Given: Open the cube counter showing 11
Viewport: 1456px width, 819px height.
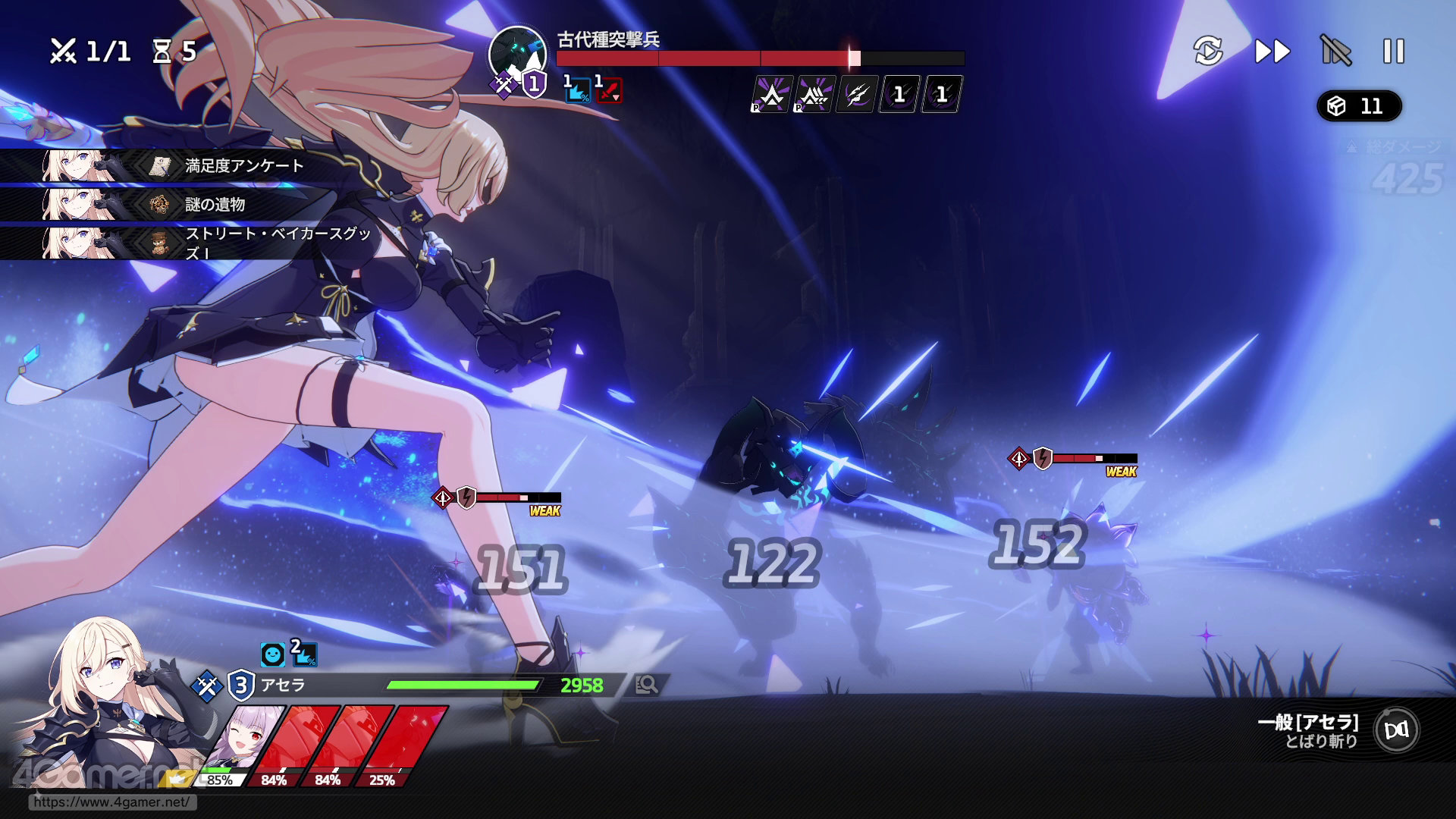Looking at the screenshot, I should point(1359,106).
